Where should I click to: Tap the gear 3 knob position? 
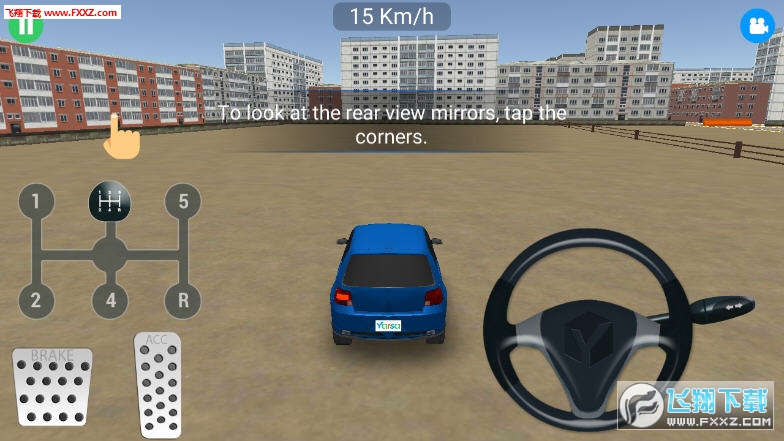110,203
